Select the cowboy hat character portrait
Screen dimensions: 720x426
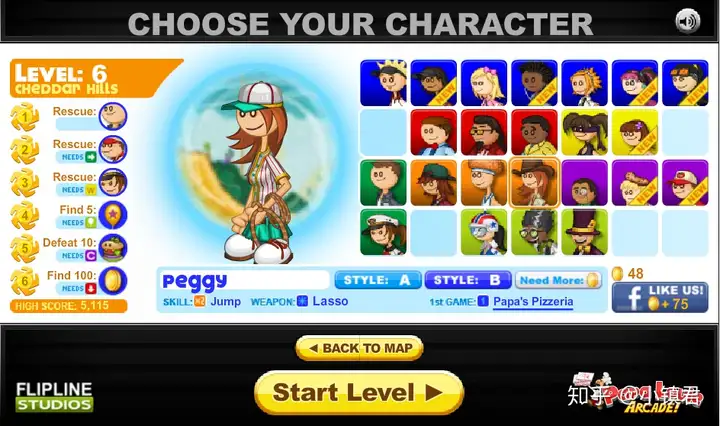click(x=534, y=183)
